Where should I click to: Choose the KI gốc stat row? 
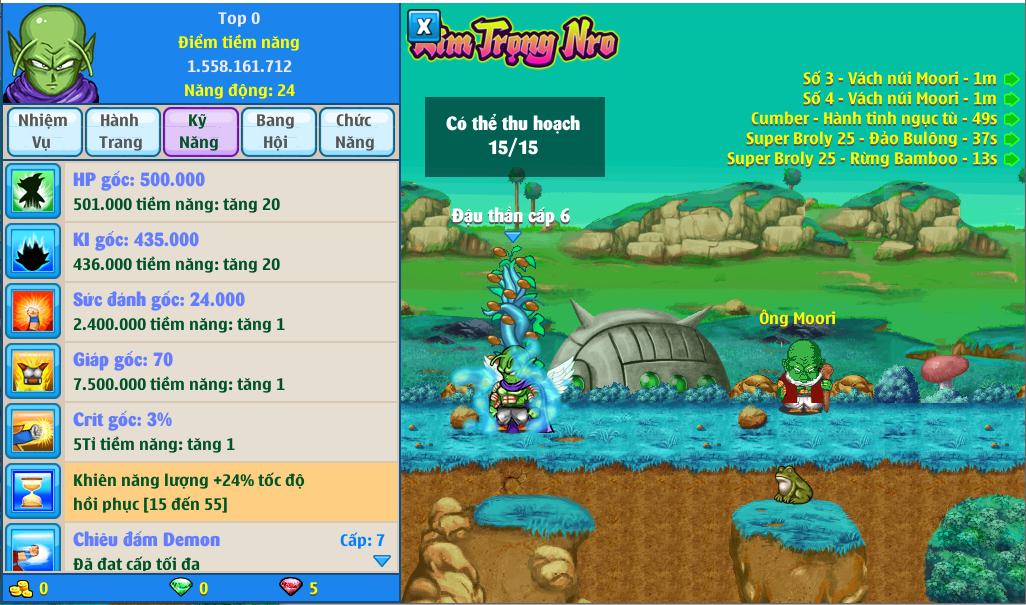click(200, 252)
